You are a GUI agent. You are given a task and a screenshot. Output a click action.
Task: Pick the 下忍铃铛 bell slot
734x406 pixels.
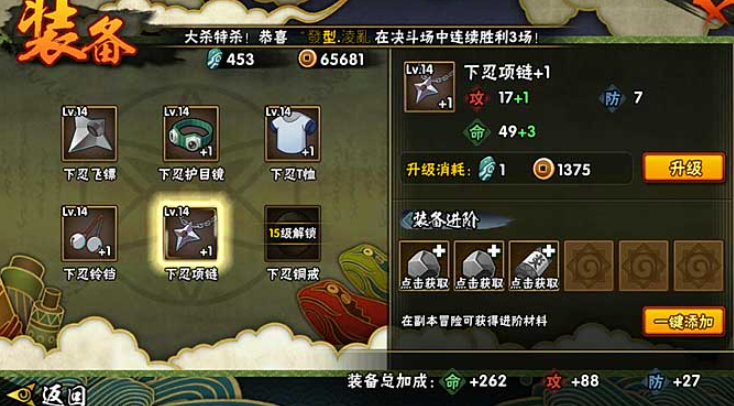pos(89,234)
